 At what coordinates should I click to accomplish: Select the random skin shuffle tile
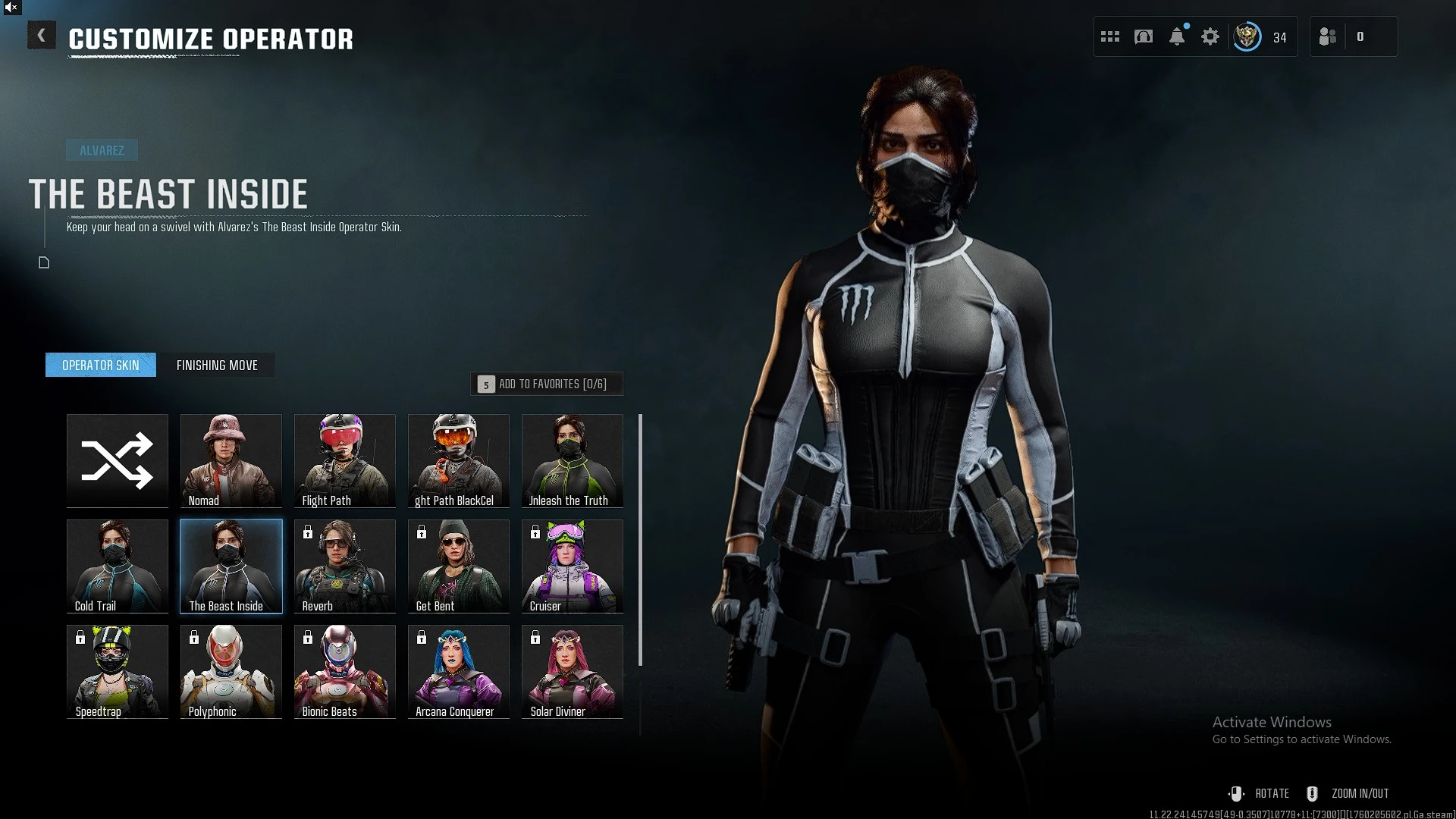117,460
